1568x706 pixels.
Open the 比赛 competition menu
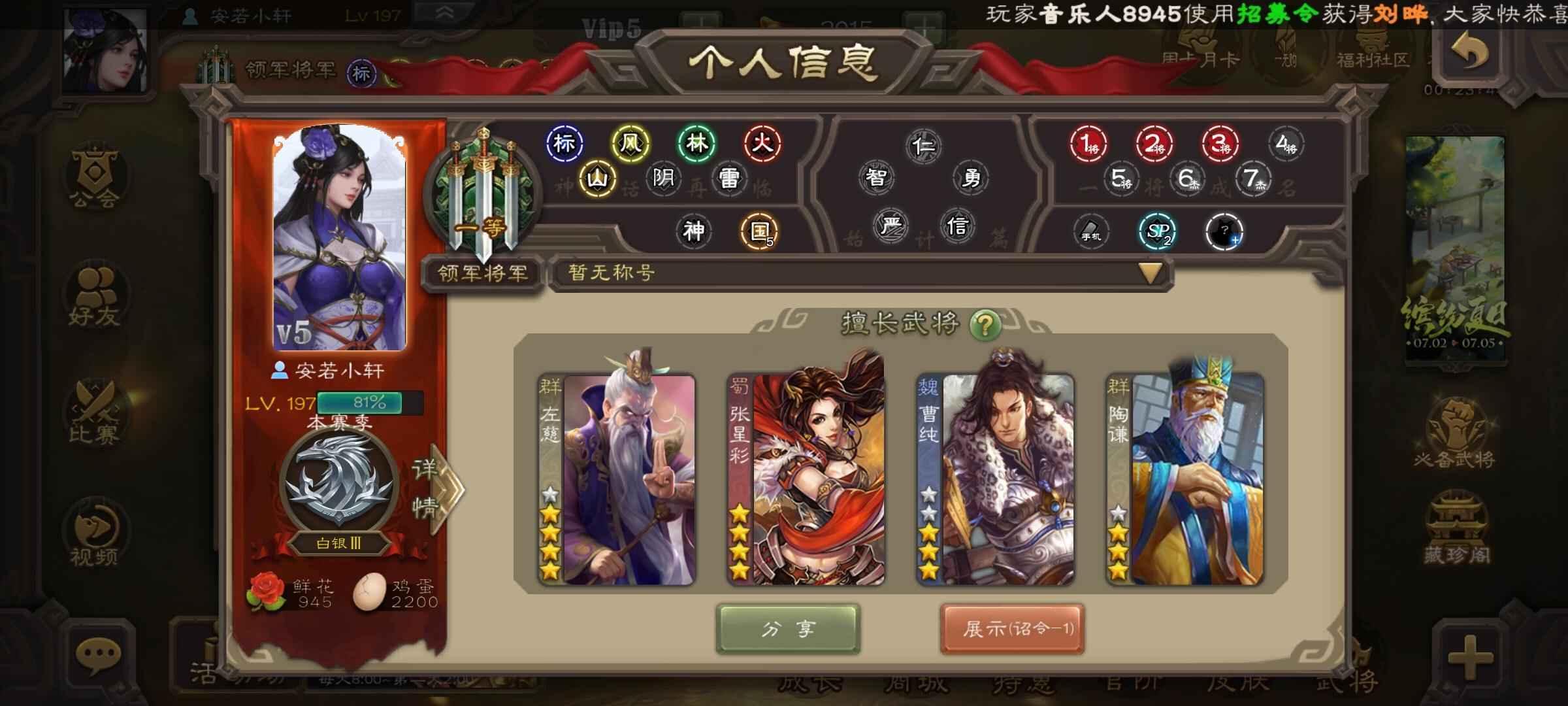(x=95, y=413)
